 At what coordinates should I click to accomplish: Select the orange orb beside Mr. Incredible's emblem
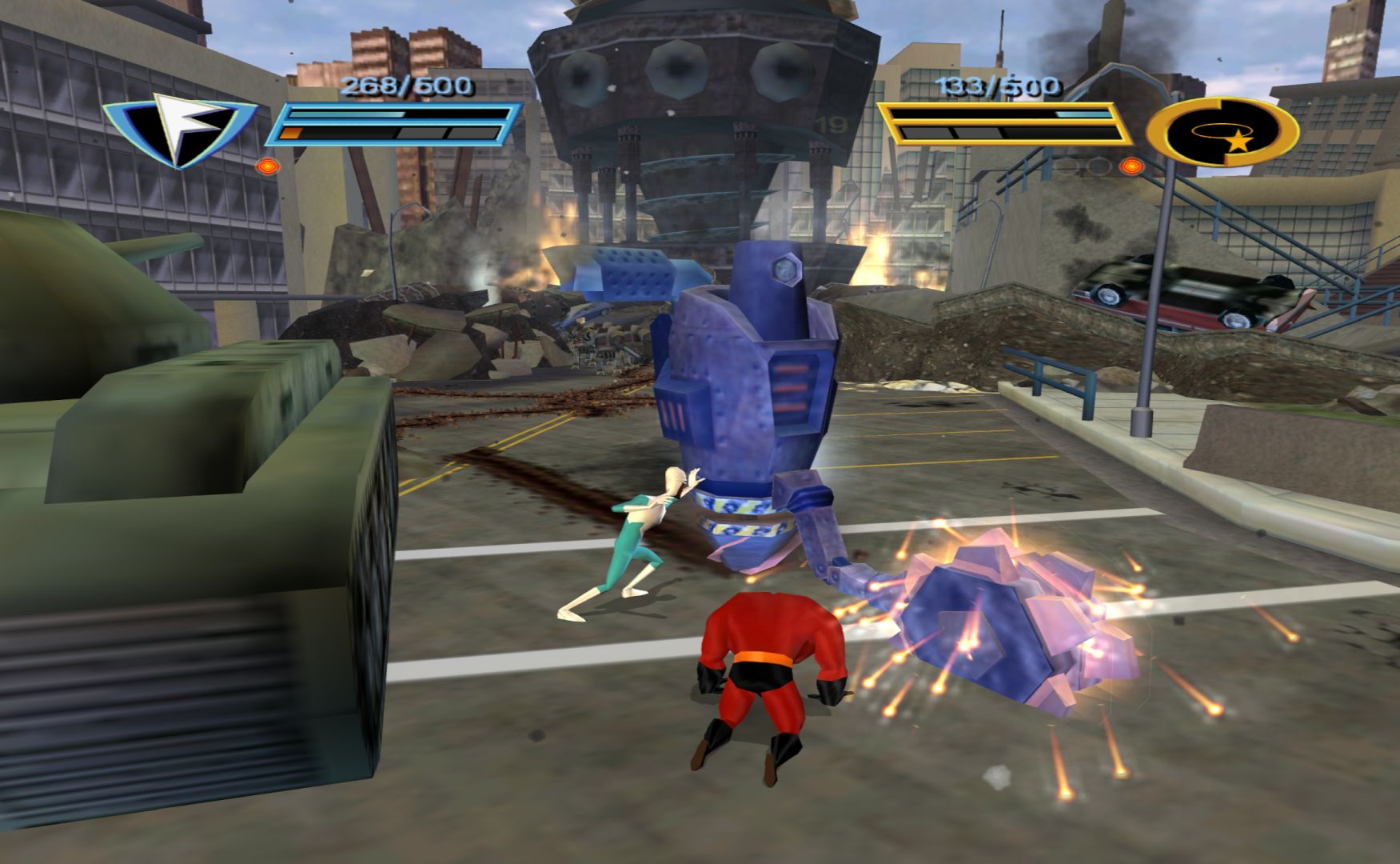(x=1130, y=166)
